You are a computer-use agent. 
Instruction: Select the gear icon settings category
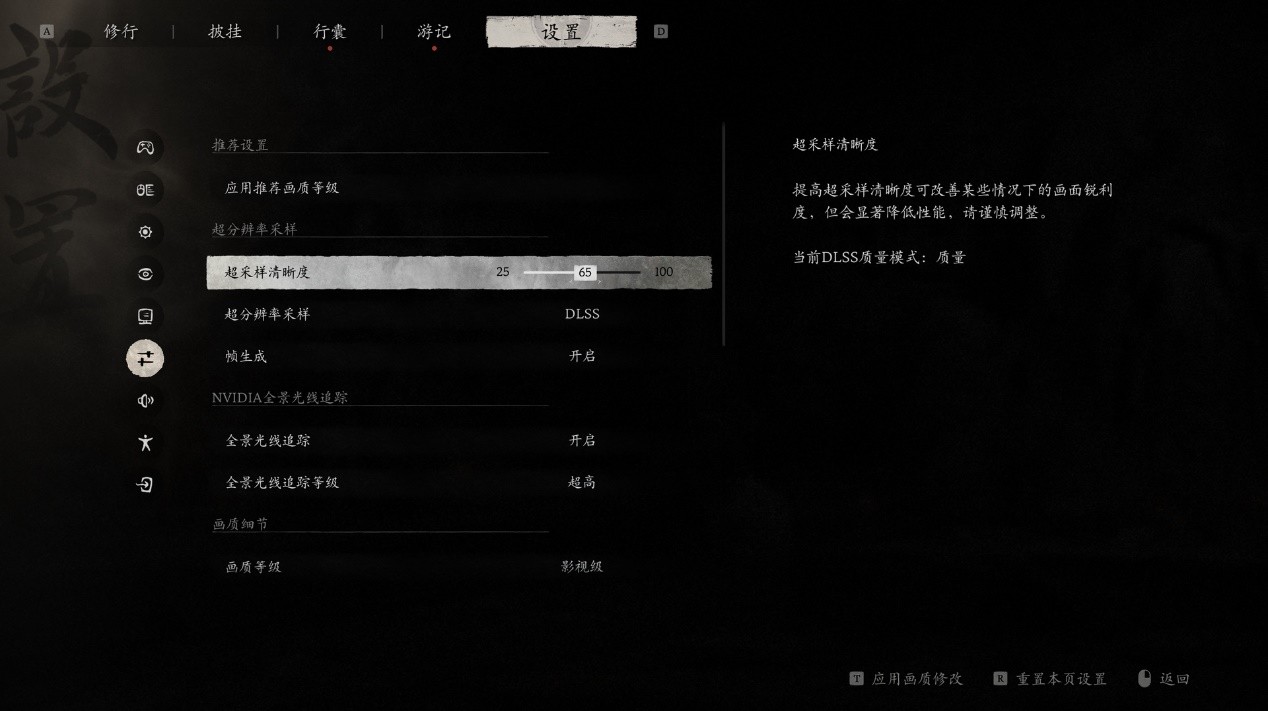point(145,232)
